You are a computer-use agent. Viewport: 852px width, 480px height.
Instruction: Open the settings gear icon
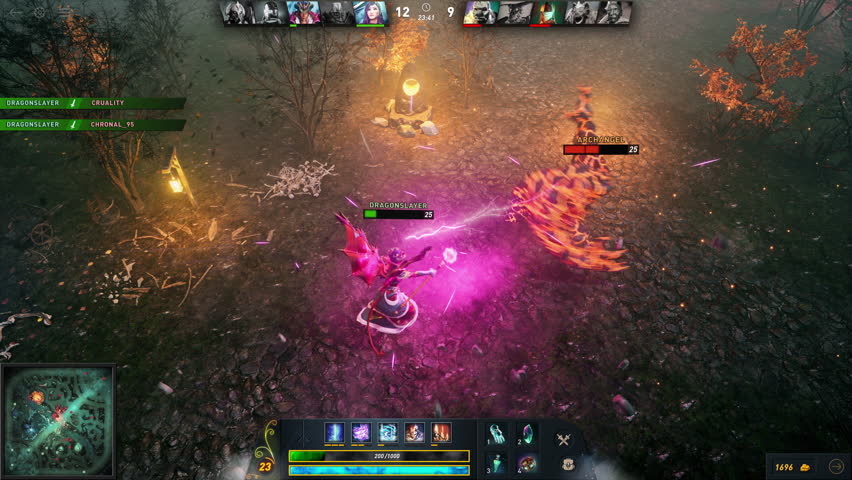coord(39,12)
